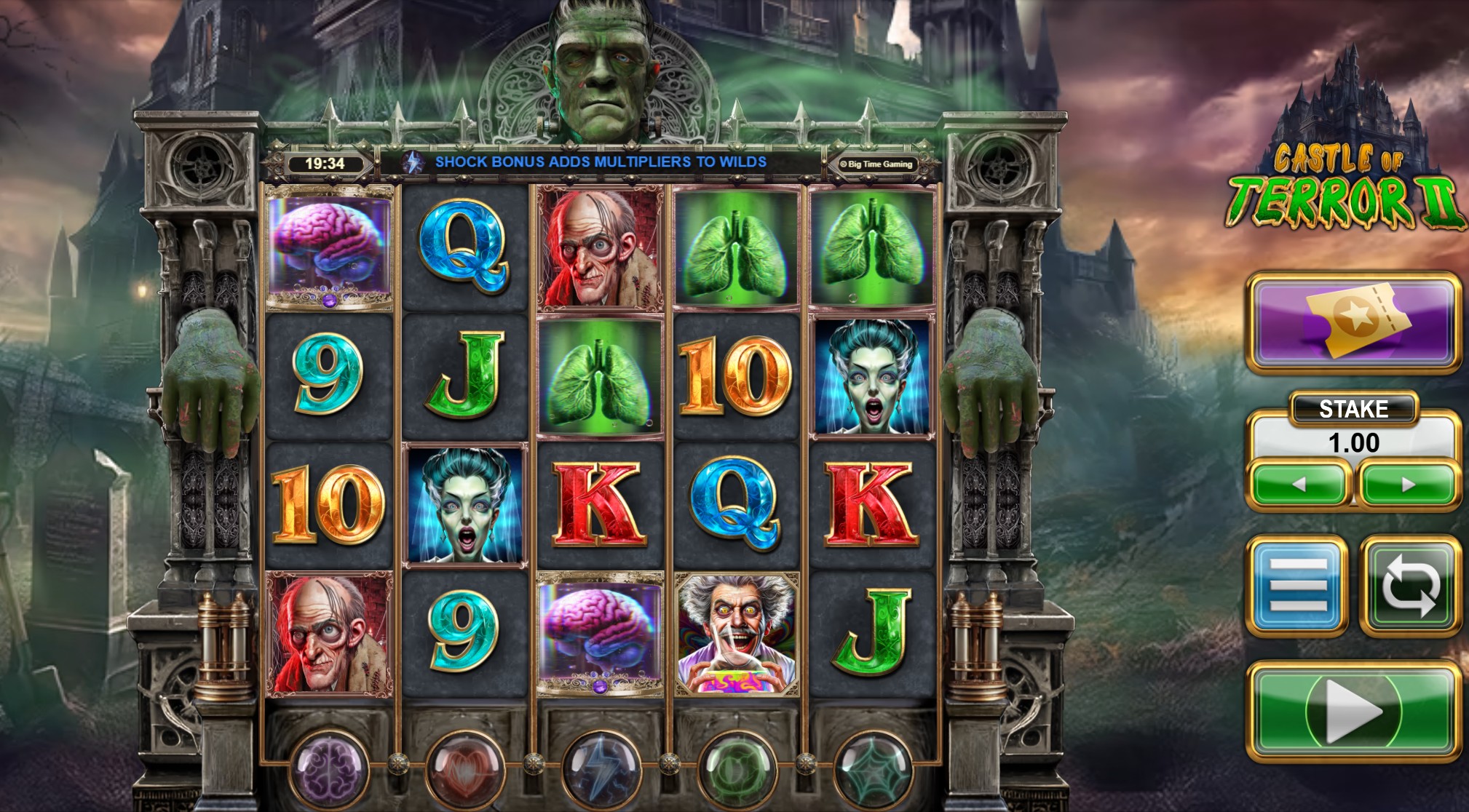Click the Shock Bonus multiplier banner message

coord(601,163)
